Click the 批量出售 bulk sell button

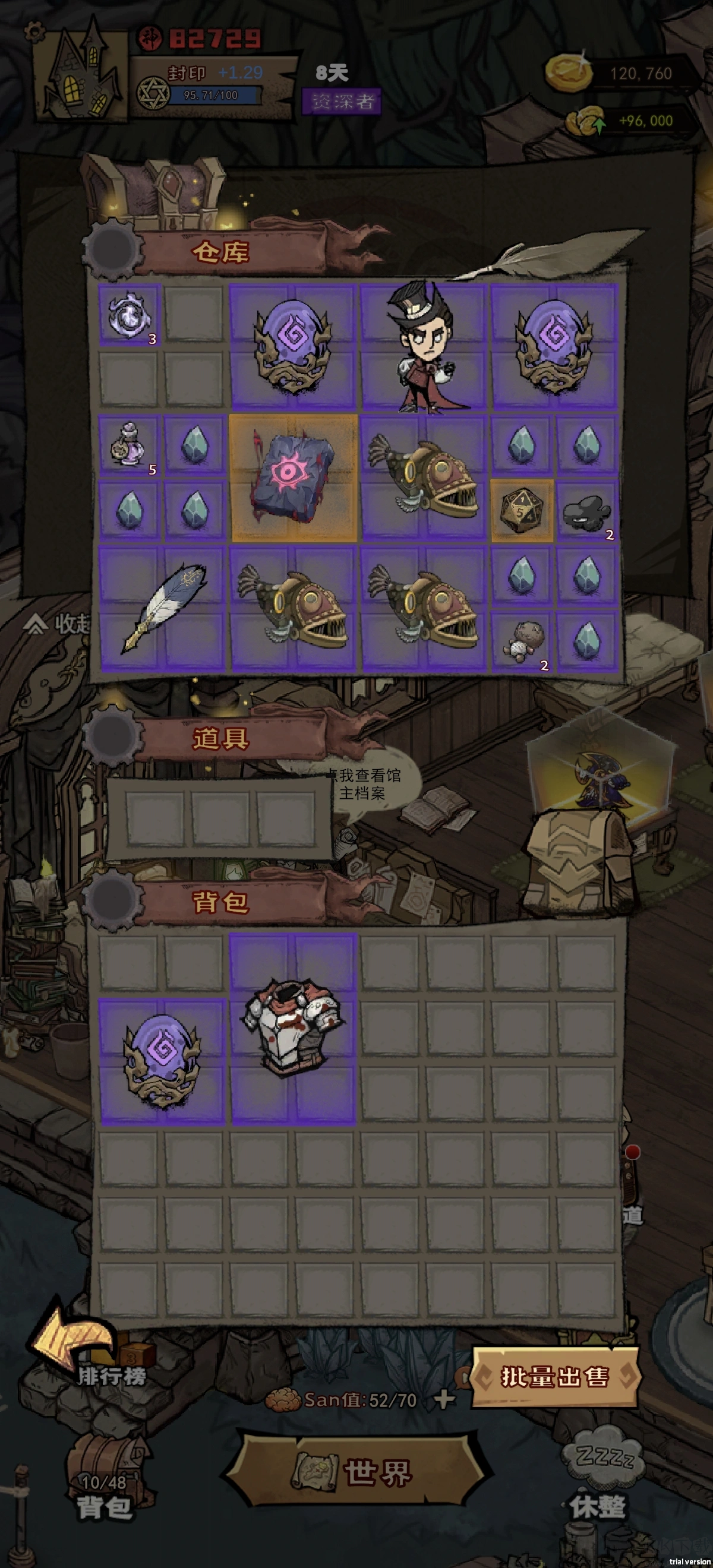(554, 1377)
